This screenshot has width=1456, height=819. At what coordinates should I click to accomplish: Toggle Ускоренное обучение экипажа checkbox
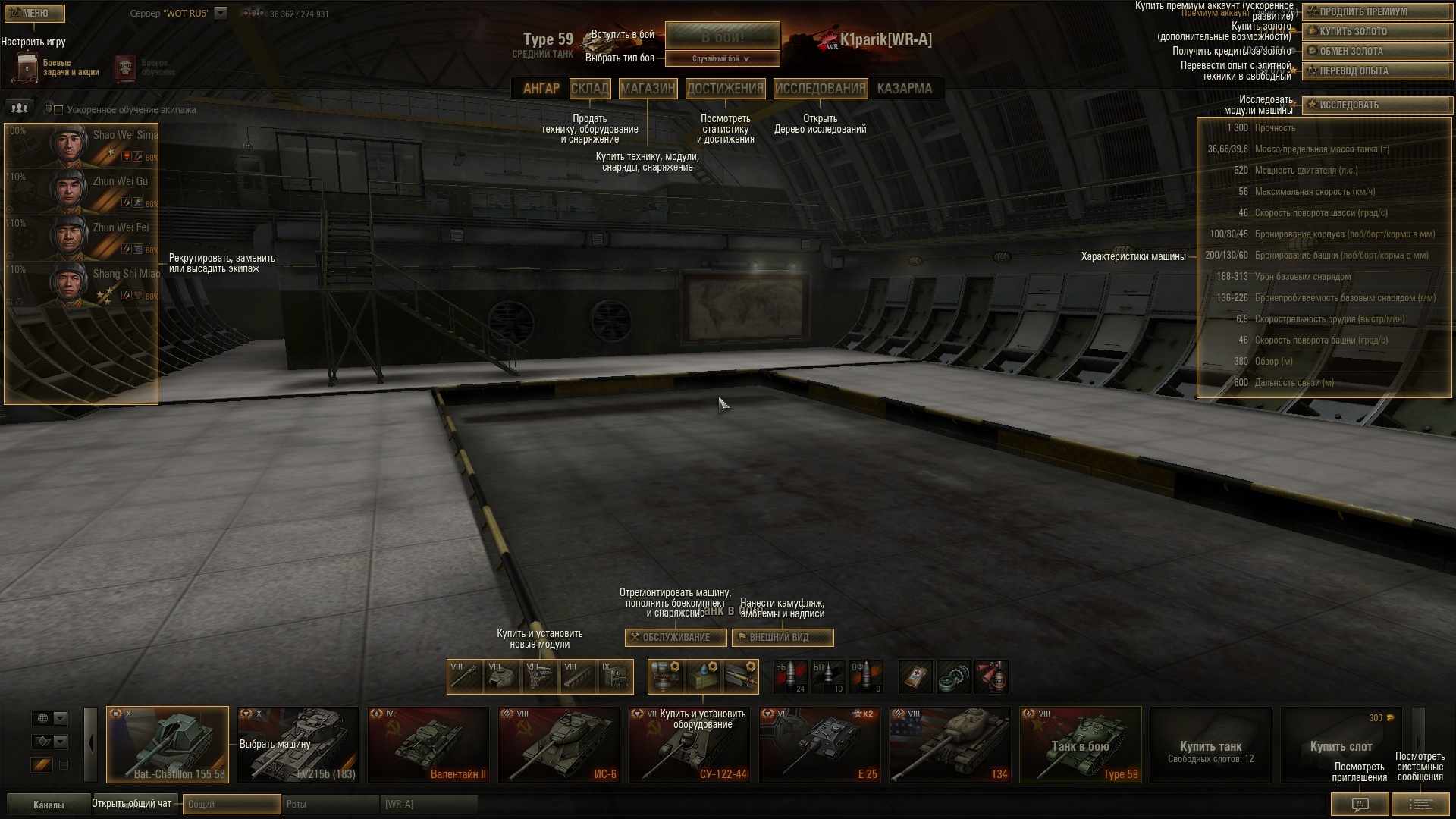point(58,110)
